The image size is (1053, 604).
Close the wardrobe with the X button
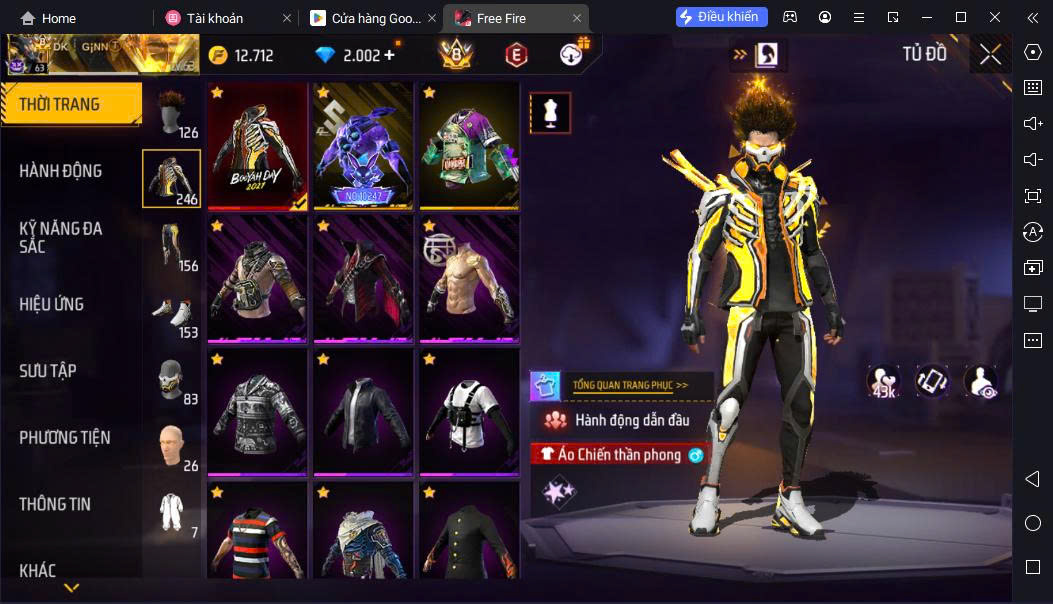click(x=989, y=54)
